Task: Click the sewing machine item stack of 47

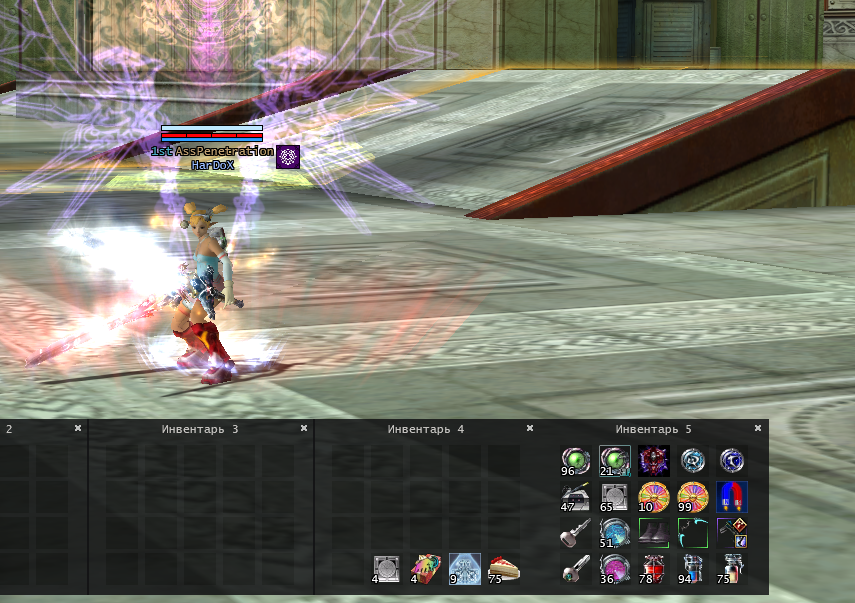Action: click(575, 496)
